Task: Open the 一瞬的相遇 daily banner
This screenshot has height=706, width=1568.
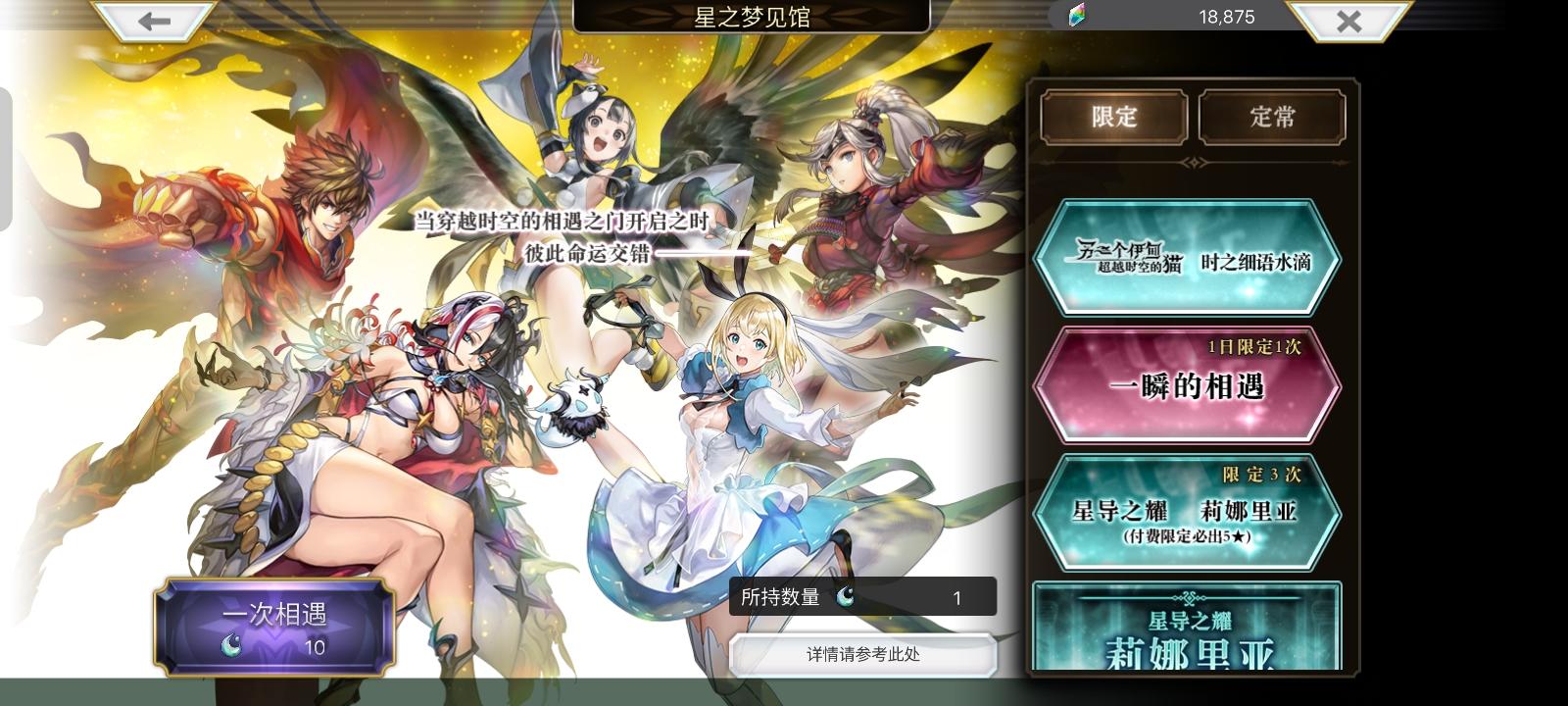Action: coord(1189,384)
